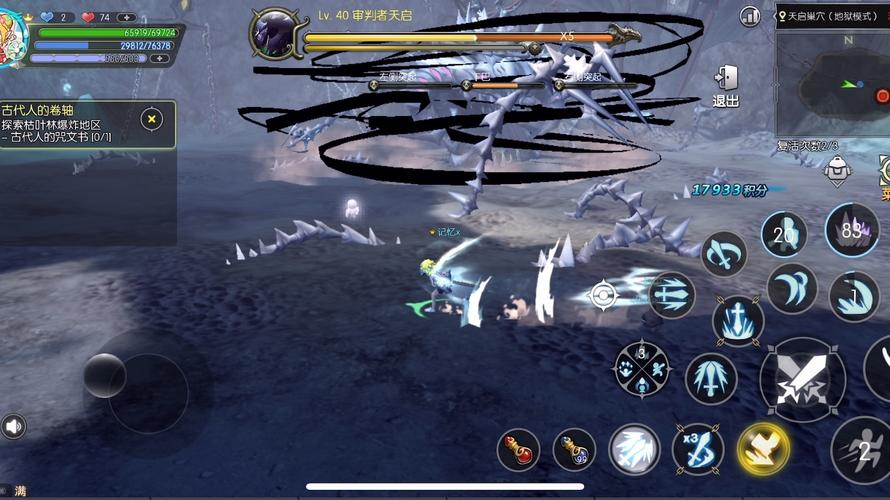This screenshot has width=890, height=500.
Task: Close the 古代人的卷轴 quest tracker
Action: coord(151,119)
